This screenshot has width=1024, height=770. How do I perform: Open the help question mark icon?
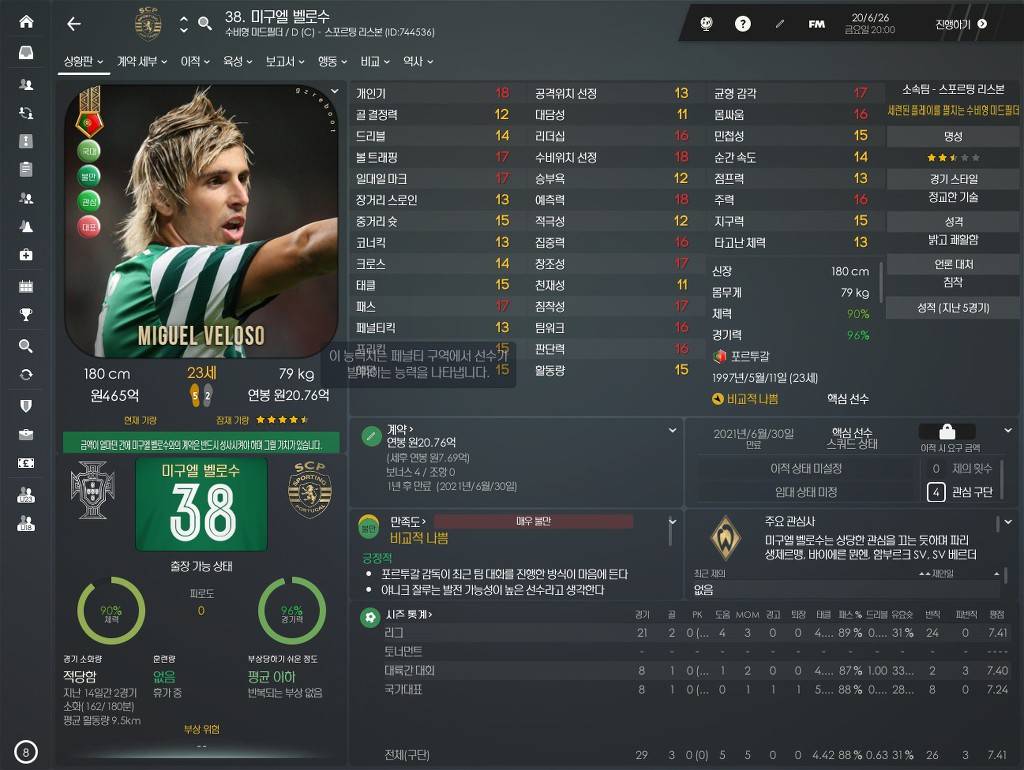click(743, 24)
